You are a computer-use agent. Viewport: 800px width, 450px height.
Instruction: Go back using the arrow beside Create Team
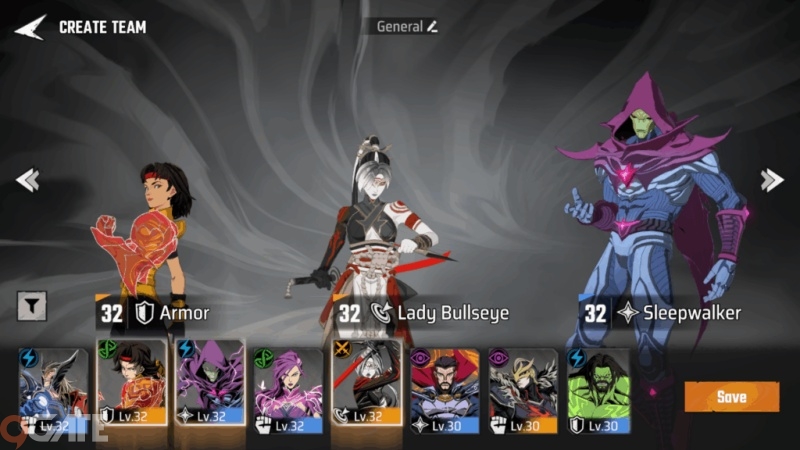pyautogui.click(x=30, y=27)
